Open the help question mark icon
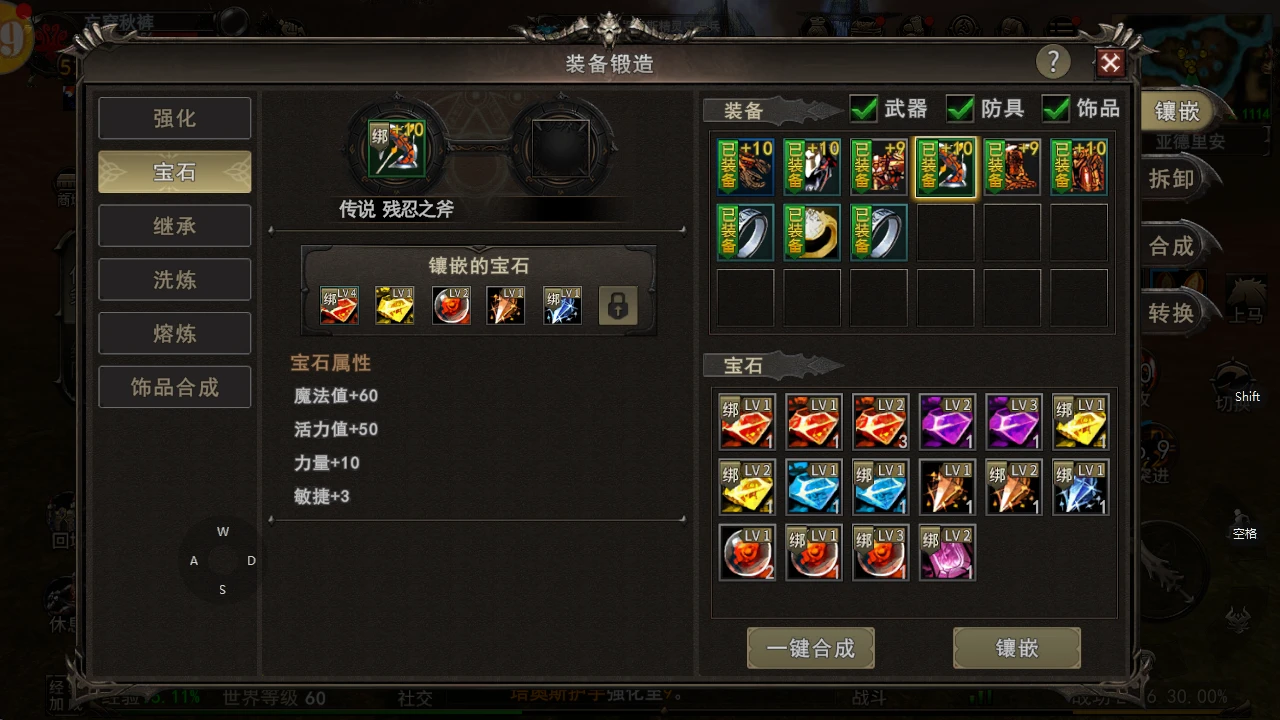Image resolution: width=1280 pixels, height=720 pixels. (x=1053, y=62)
